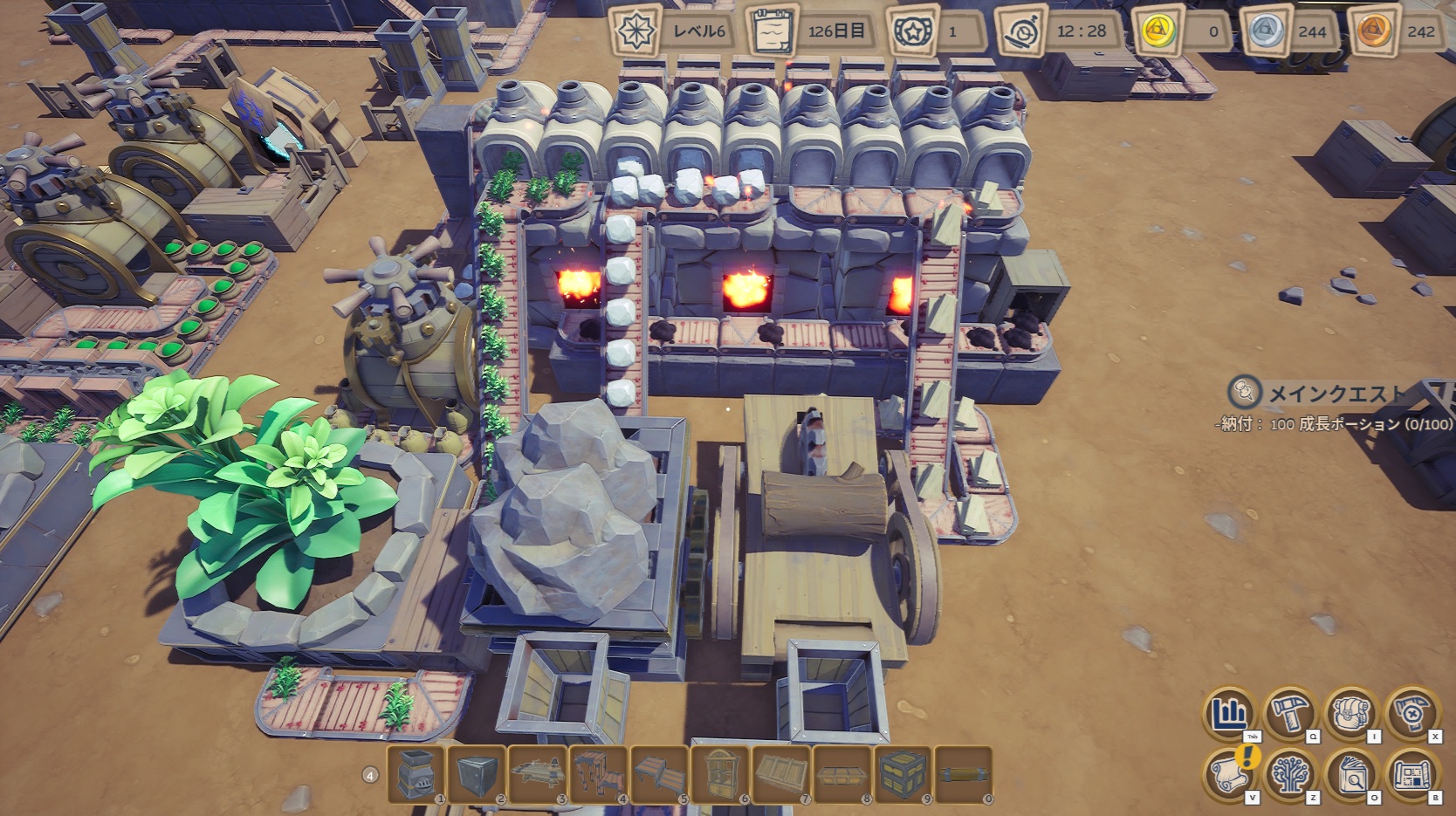
Task: Choose the large storage crate in slot 9
Action: click(903, 773)
